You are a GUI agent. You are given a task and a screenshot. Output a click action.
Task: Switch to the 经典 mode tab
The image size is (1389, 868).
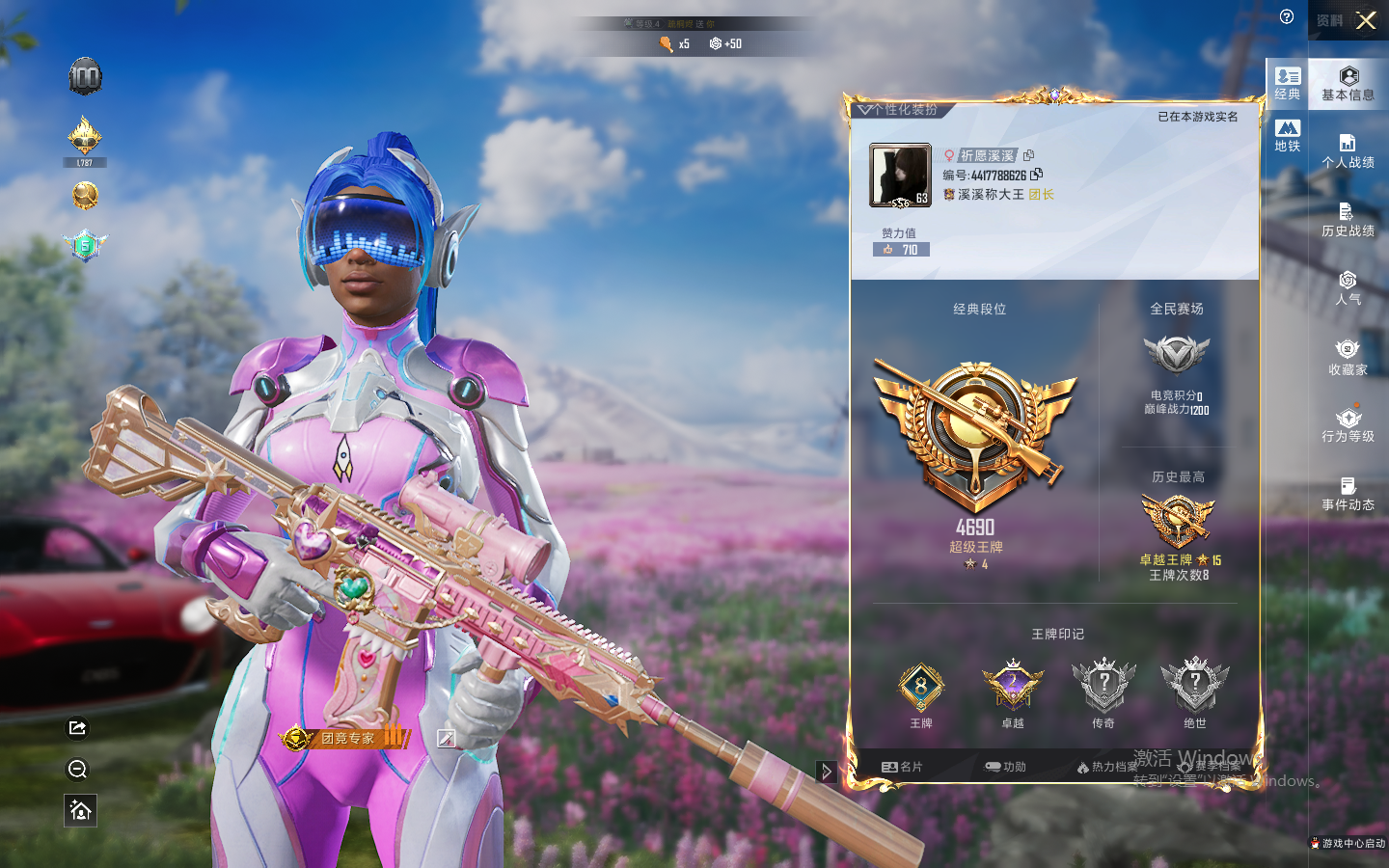pyautogui.click(x=1288, y=83)
